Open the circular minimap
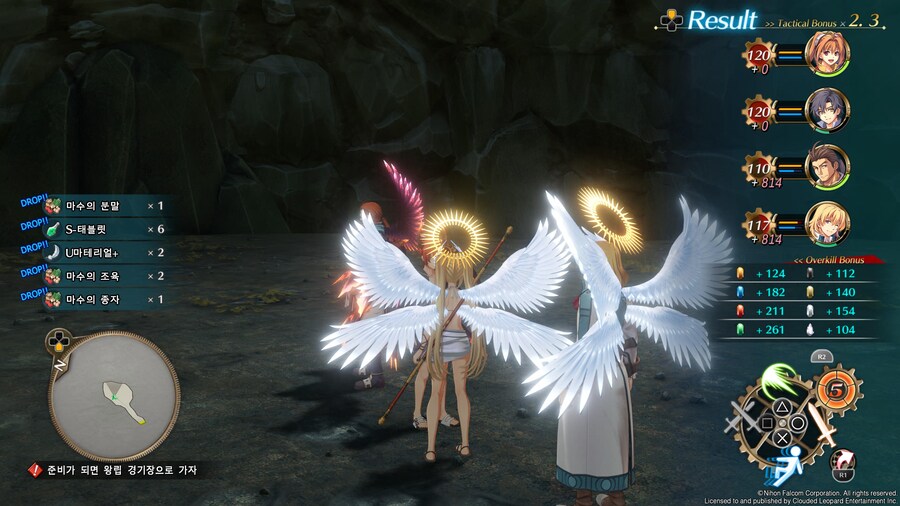This screenshot has height=506, width=900. [x=115, y=395]
